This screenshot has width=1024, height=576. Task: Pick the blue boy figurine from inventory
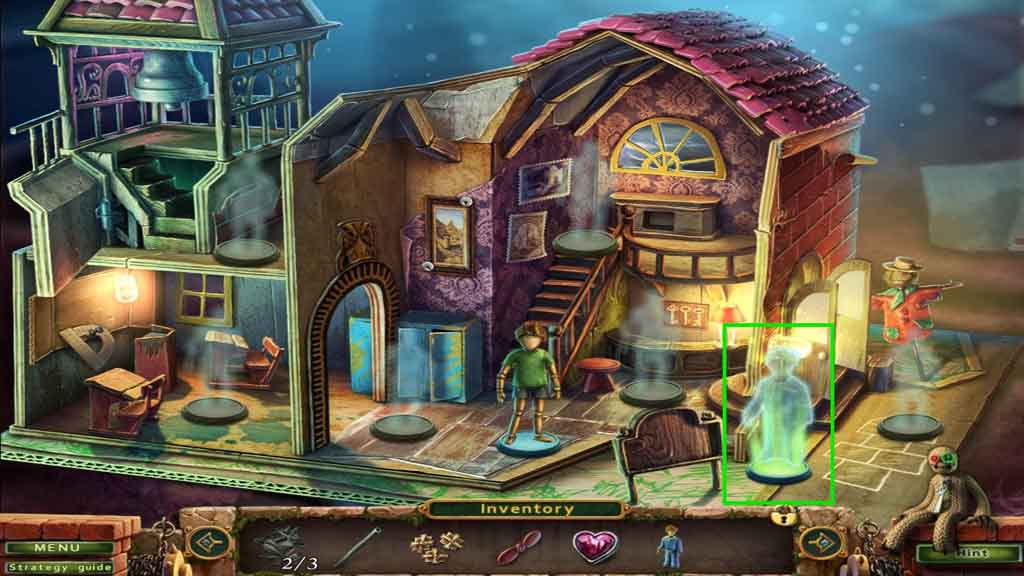tap(668, 546)
